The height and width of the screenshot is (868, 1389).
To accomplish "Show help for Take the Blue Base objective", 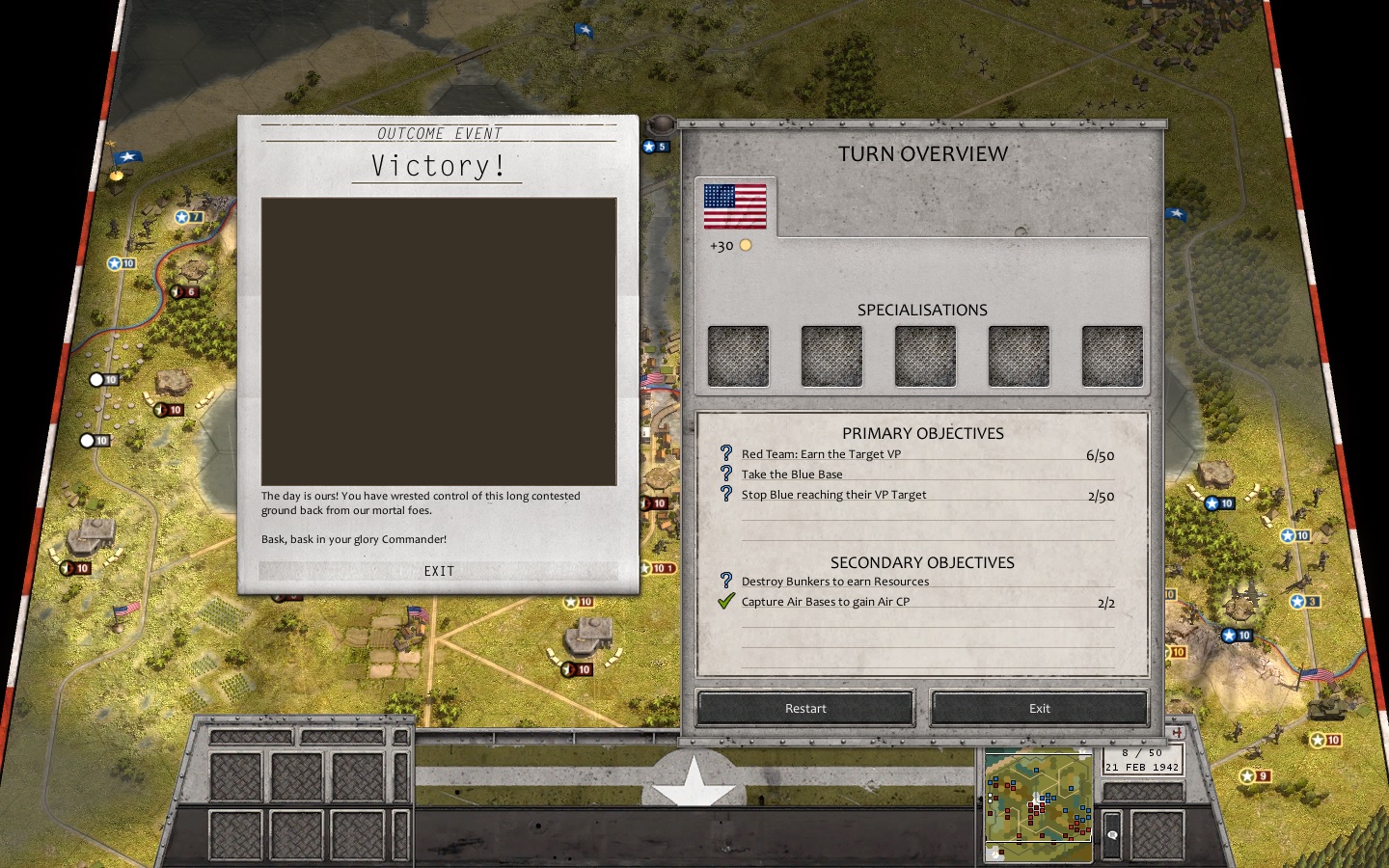I will pos(726,474).
